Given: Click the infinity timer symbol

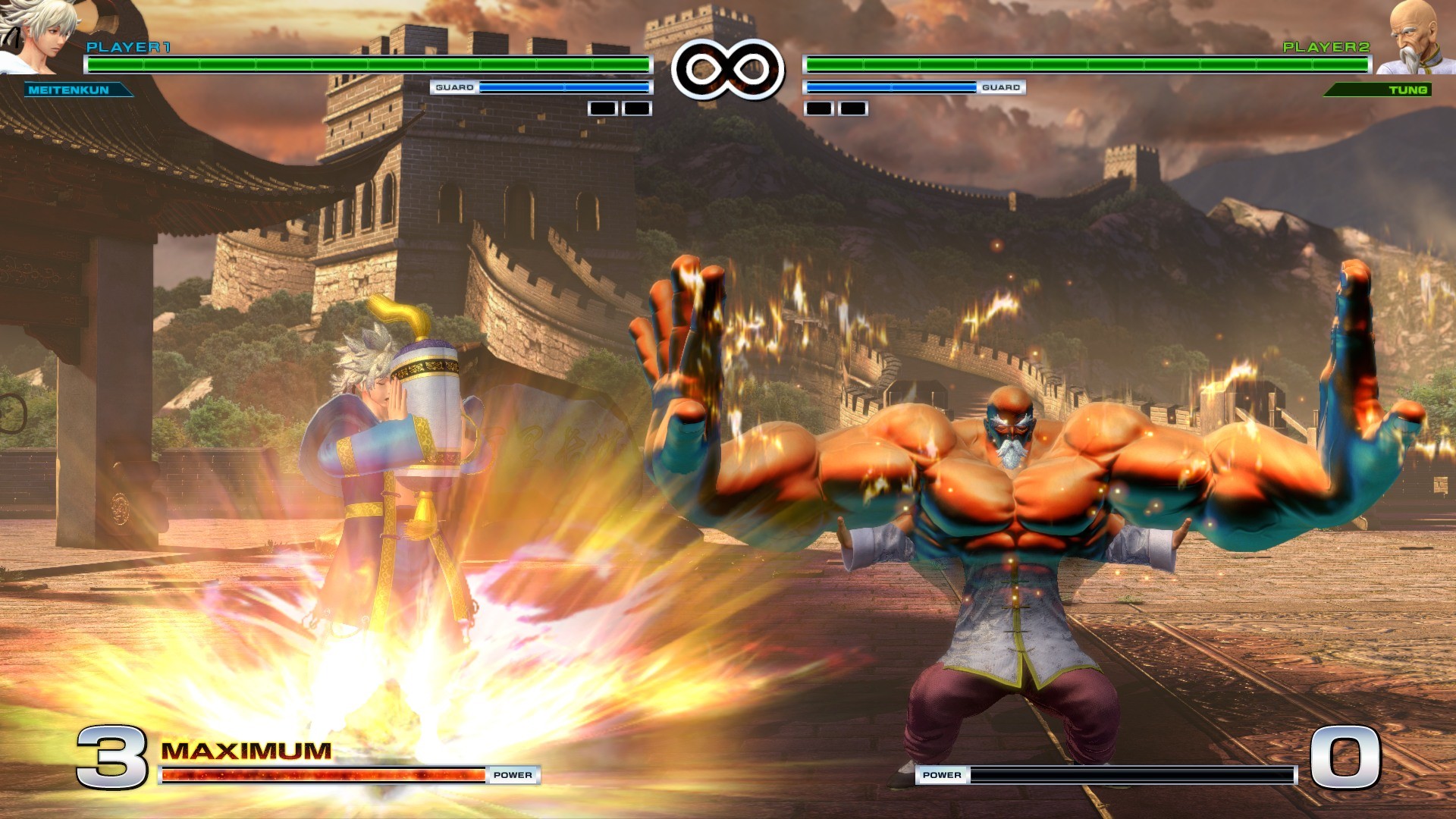Looking at the screenshot, I should (726, 68).
